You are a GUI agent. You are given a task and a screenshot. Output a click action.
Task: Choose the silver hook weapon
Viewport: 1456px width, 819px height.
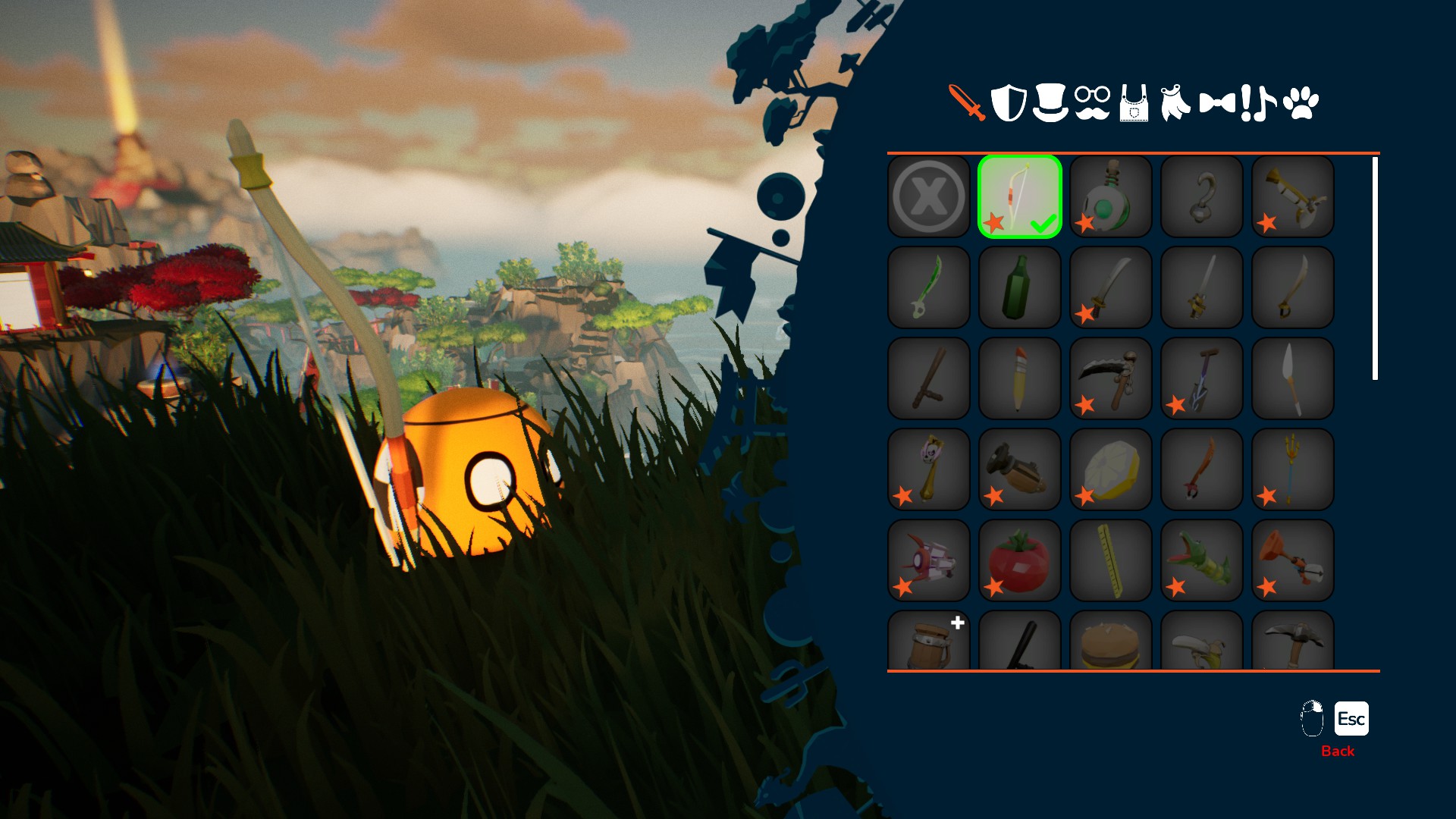(x=1202, y=196)
